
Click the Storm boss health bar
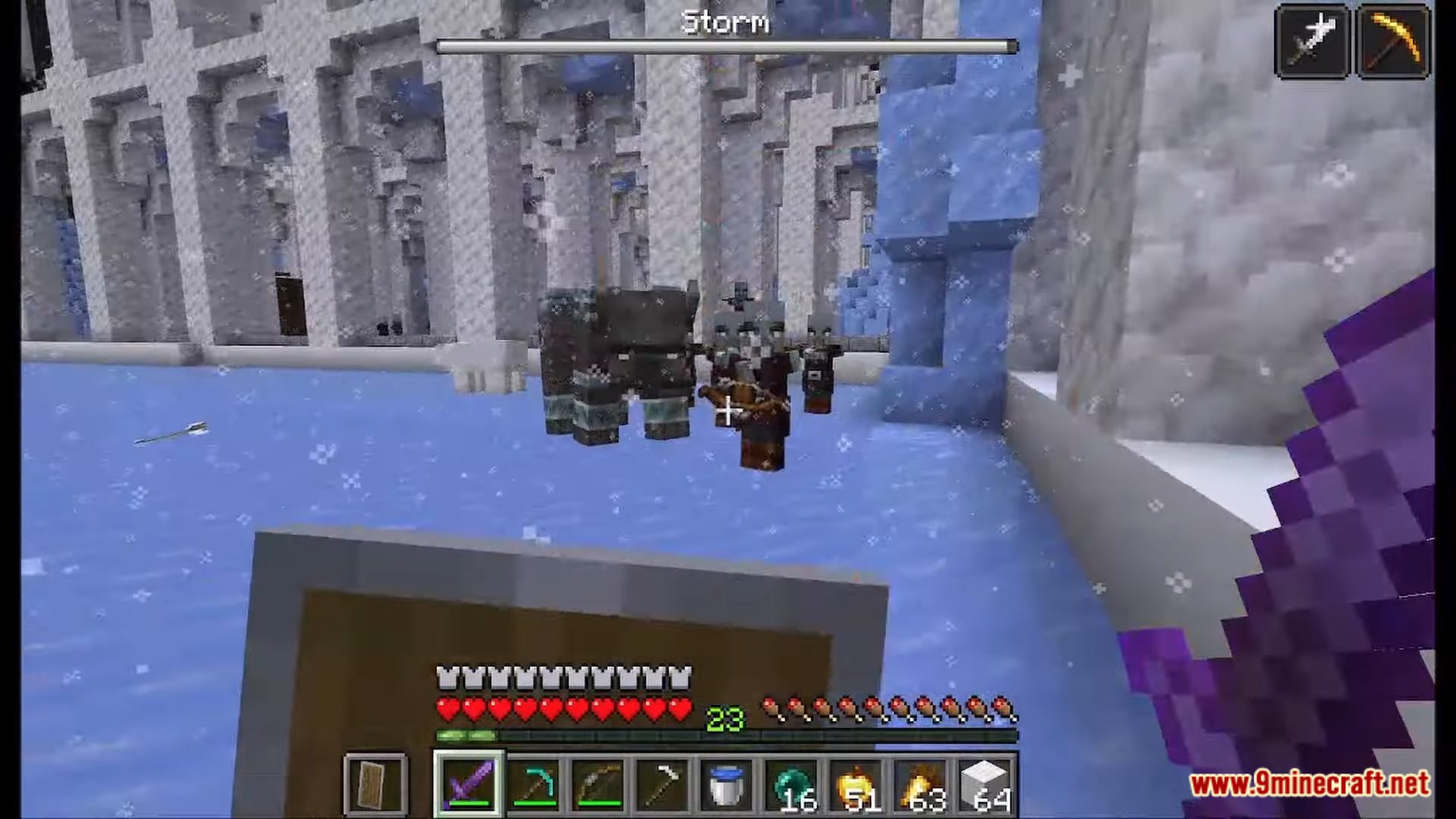[725, 46]
